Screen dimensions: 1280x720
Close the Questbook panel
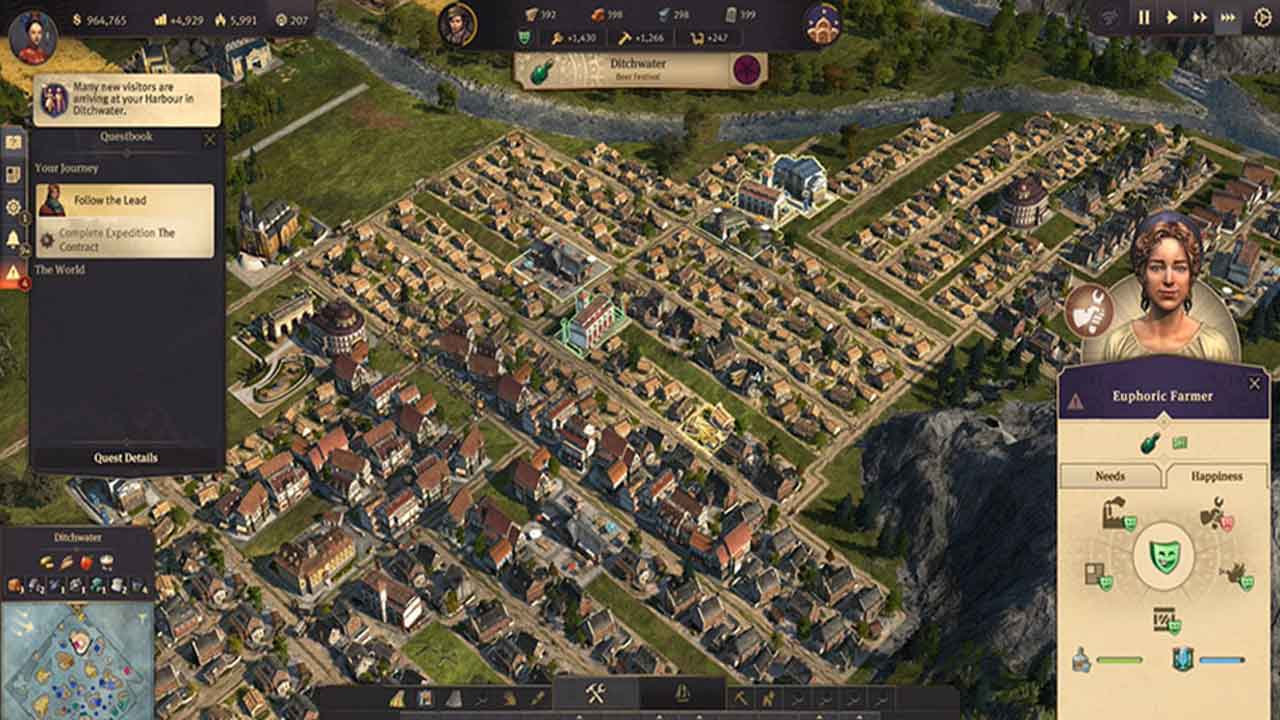click(209, 140)
